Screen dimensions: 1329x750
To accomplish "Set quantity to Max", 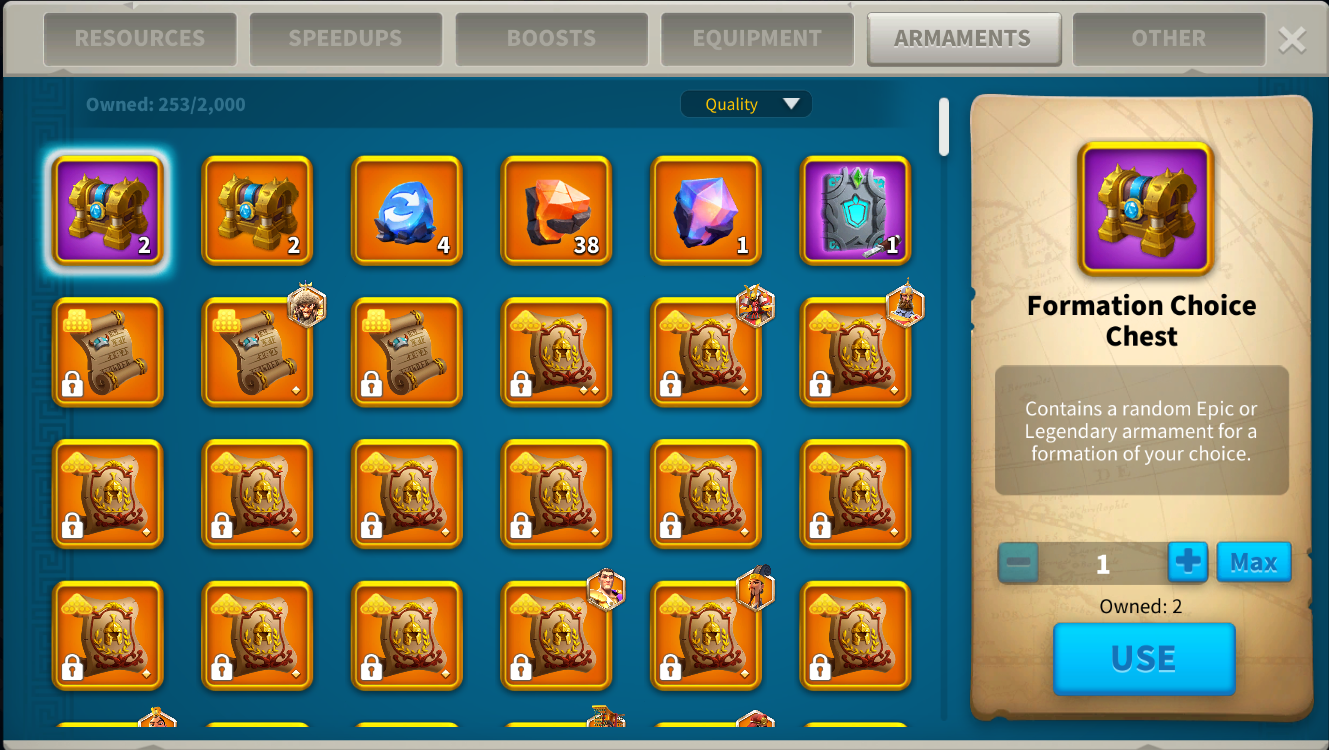I will click(1253, 562).
